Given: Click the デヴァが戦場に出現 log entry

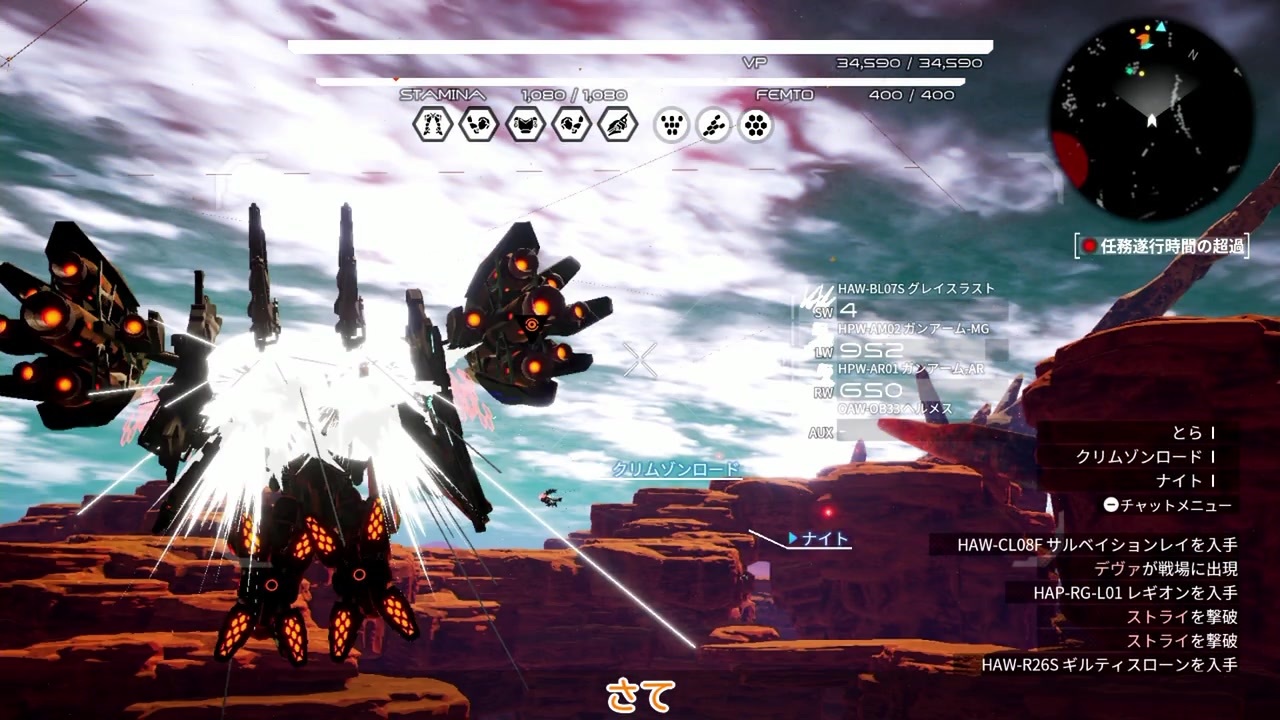Looking at the screenshot, I should [x=1165, y=569].
